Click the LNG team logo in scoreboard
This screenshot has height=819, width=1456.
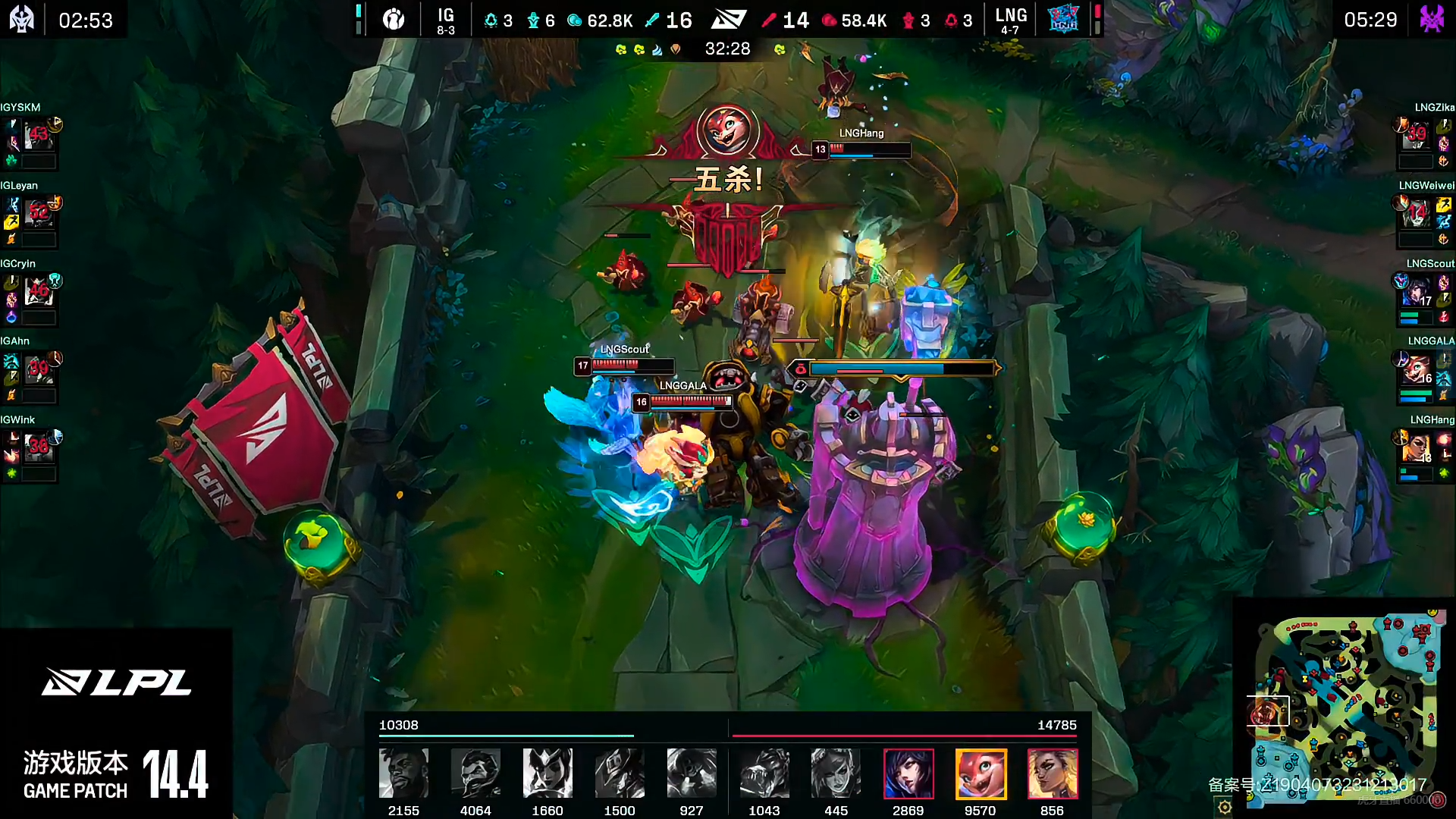coord(1063,20)
